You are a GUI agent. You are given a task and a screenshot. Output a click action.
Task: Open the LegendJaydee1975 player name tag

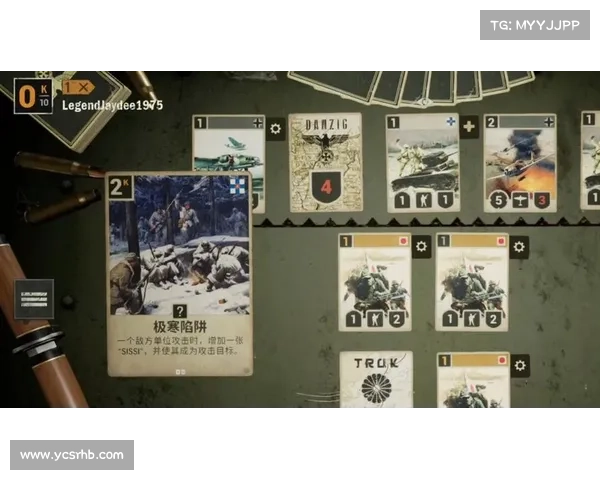click(x=112, y=105)
